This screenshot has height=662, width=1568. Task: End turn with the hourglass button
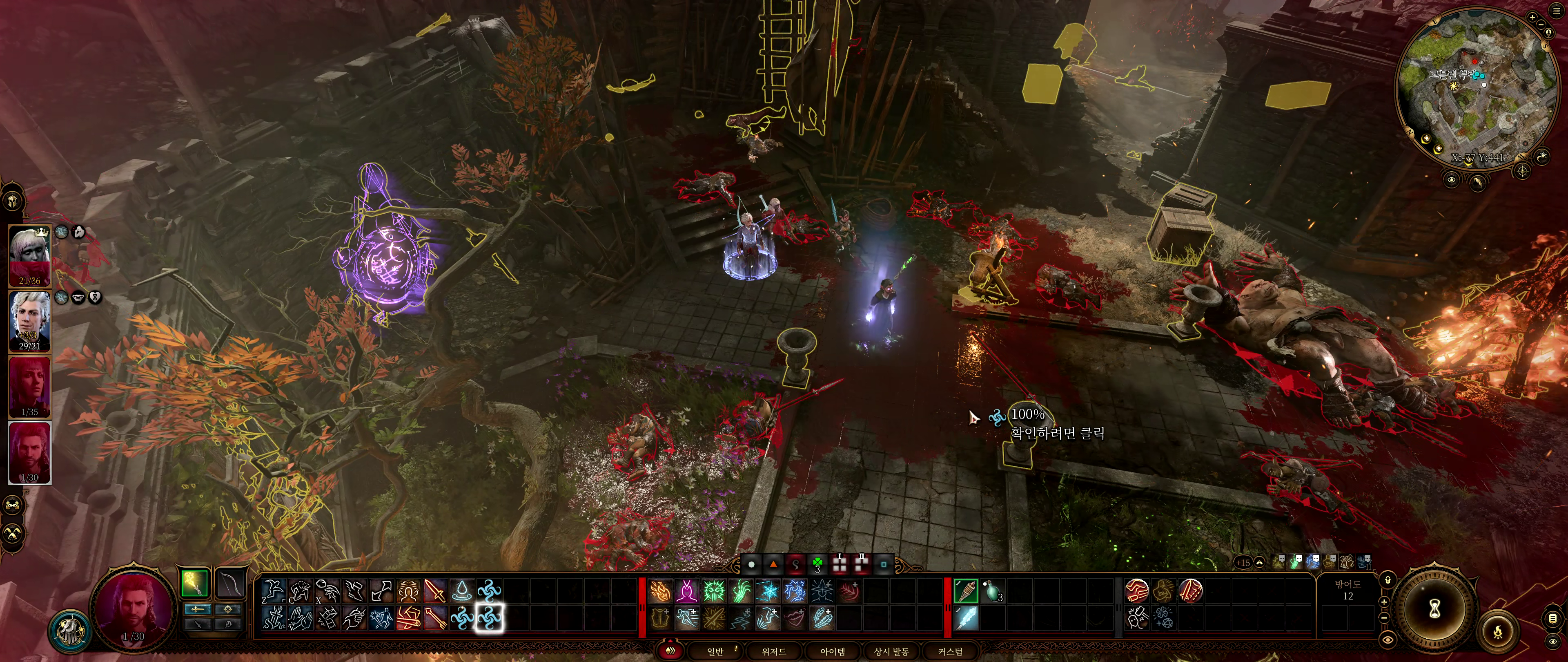tap(1435, 607)
